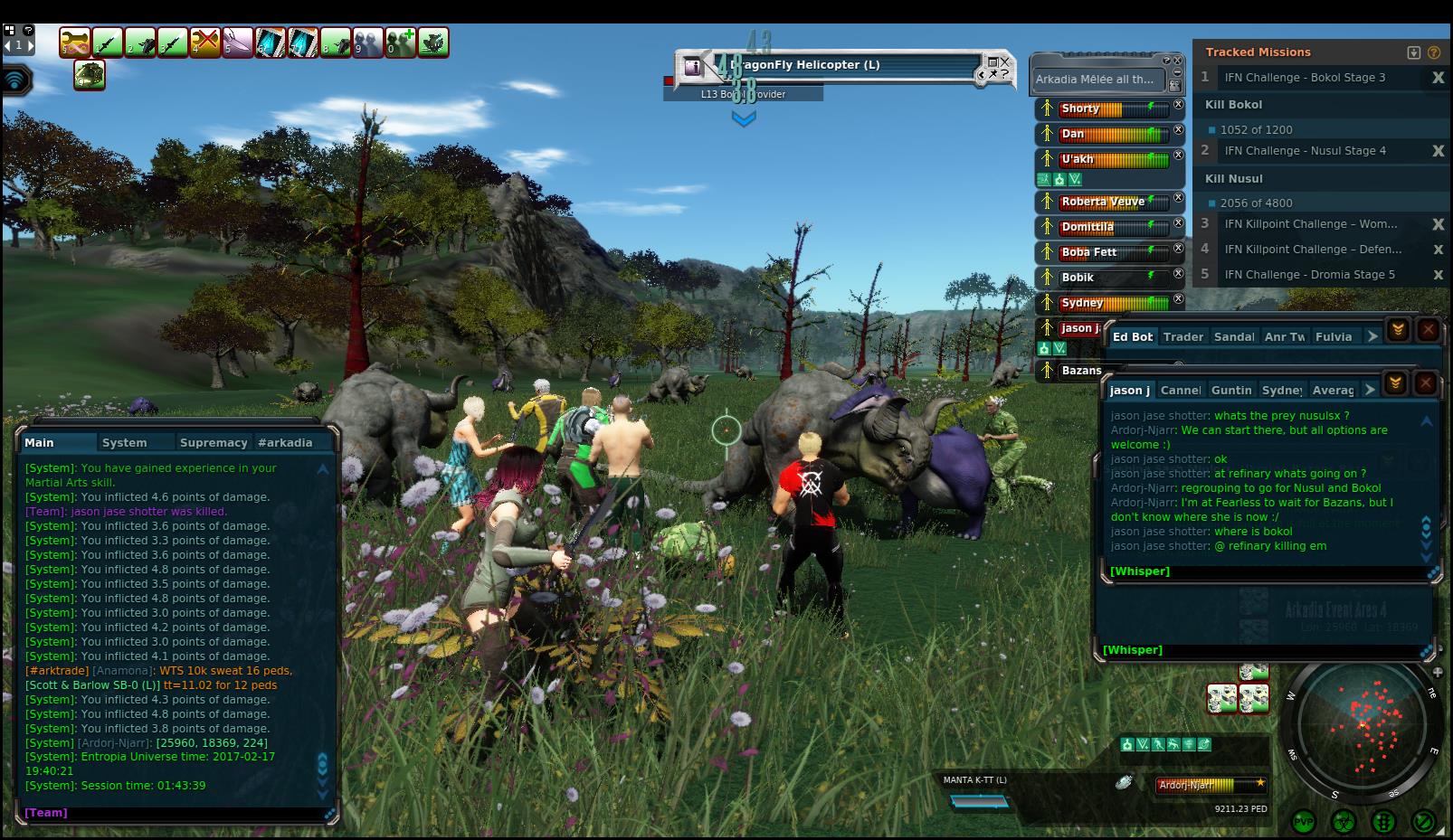Viewport: 1453px width, 840px height.
Task: Remove Shorty from the team list
Action: coord(1178,105)
